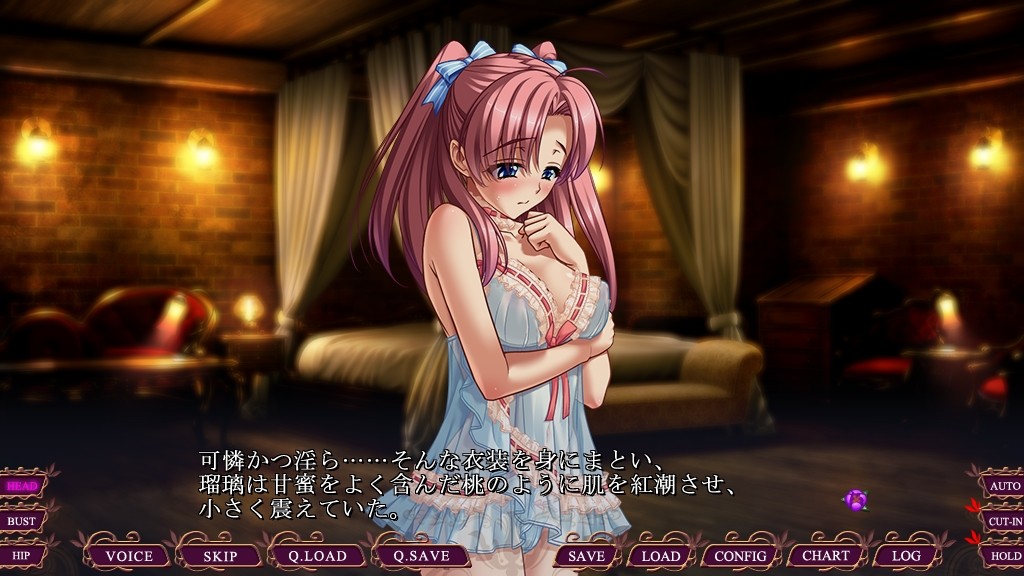Select the HIP button
Image resolution: width=1024 pixels, height=576 pixels.
[22, 555]
